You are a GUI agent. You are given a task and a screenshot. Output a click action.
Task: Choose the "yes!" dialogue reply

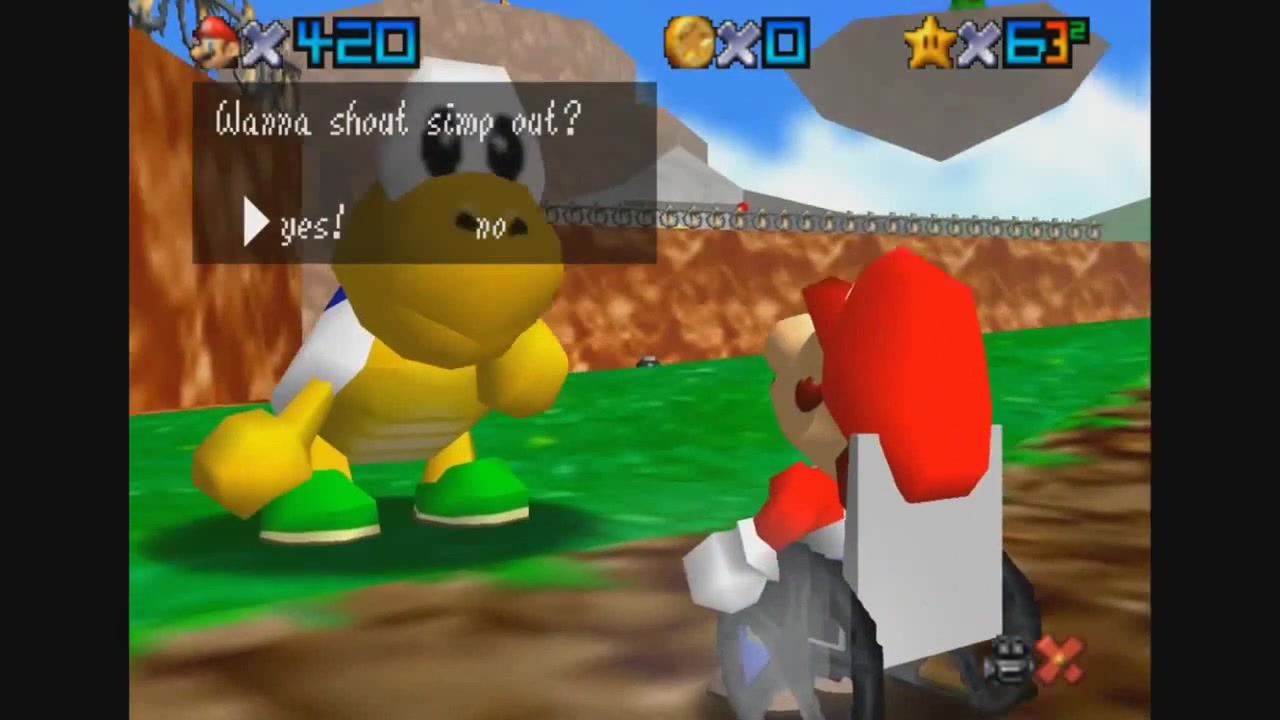tap(311, 227)
